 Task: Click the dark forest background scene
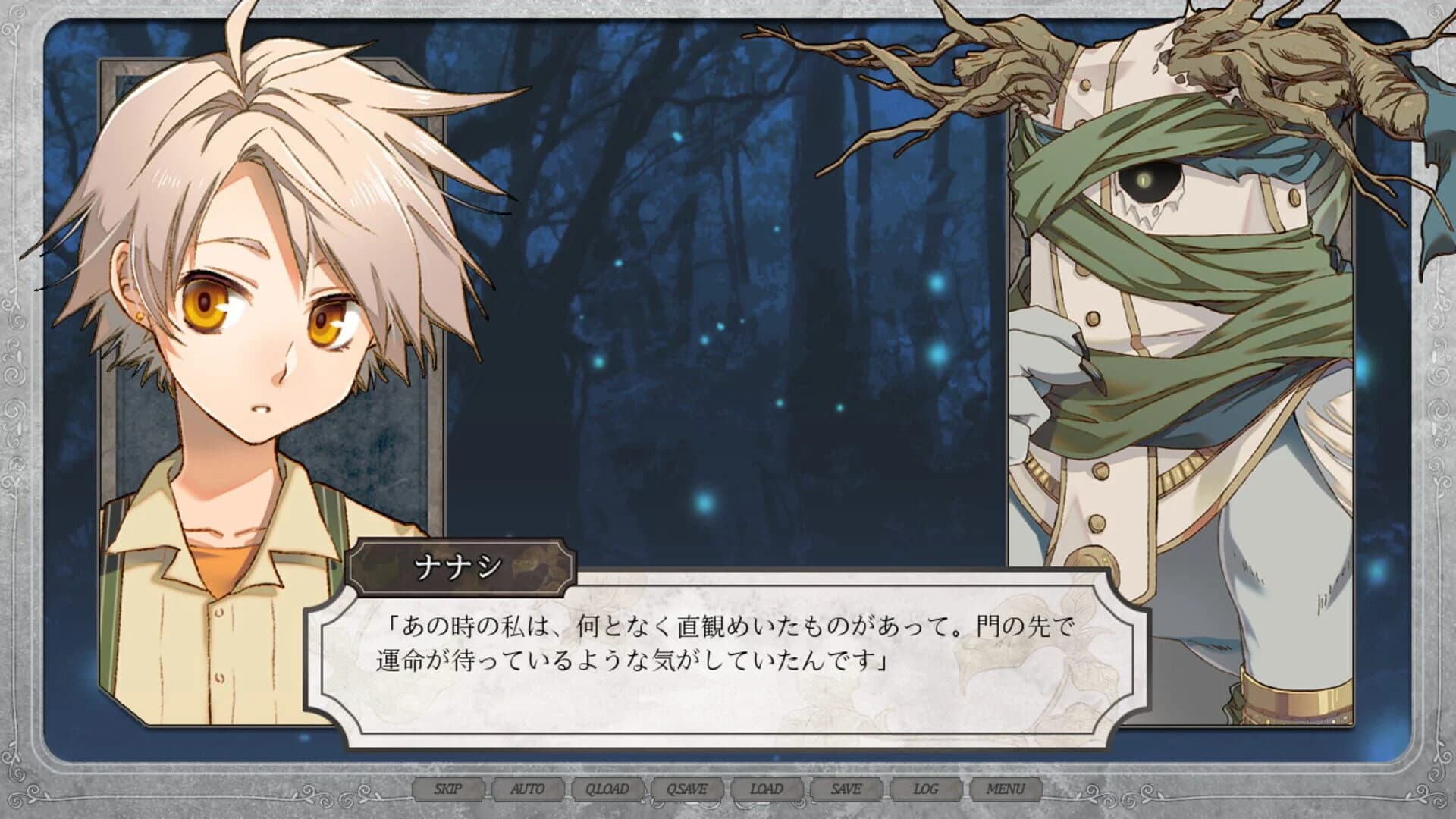[682, 227]
